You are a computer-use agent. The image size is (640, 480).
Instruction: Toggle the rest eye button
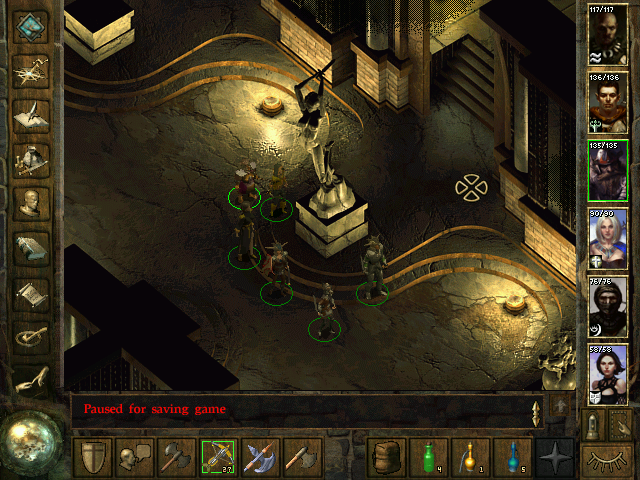[607, 459]
